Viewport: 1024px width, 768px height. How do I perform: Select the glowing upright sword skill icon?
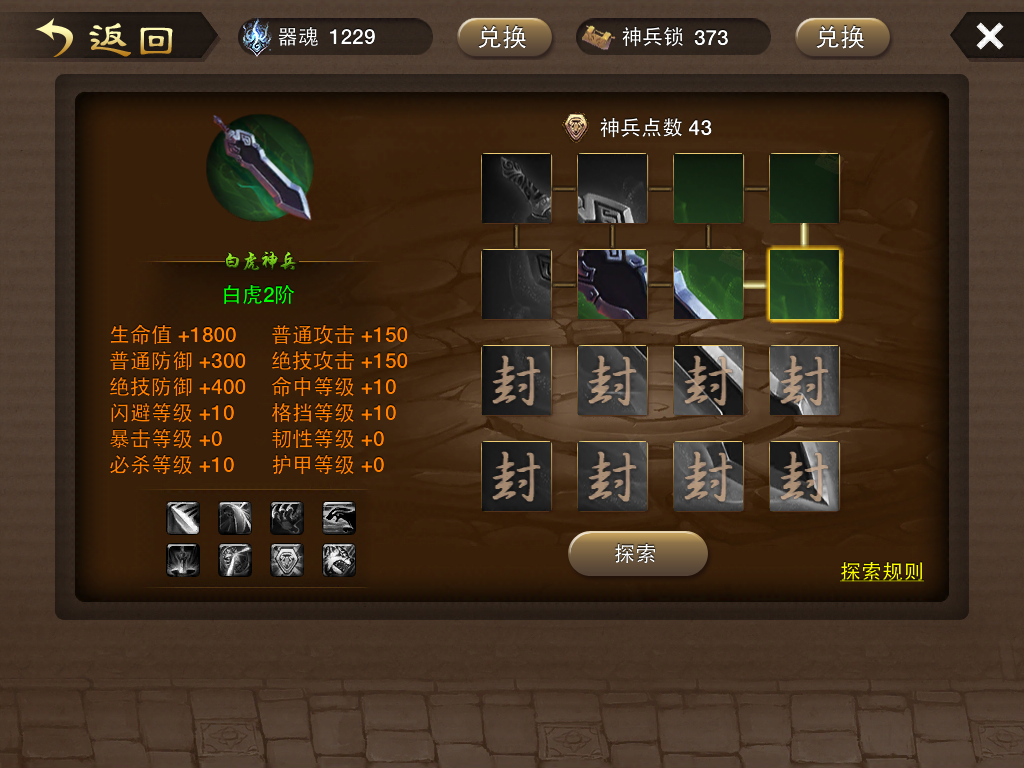[183, 560]
